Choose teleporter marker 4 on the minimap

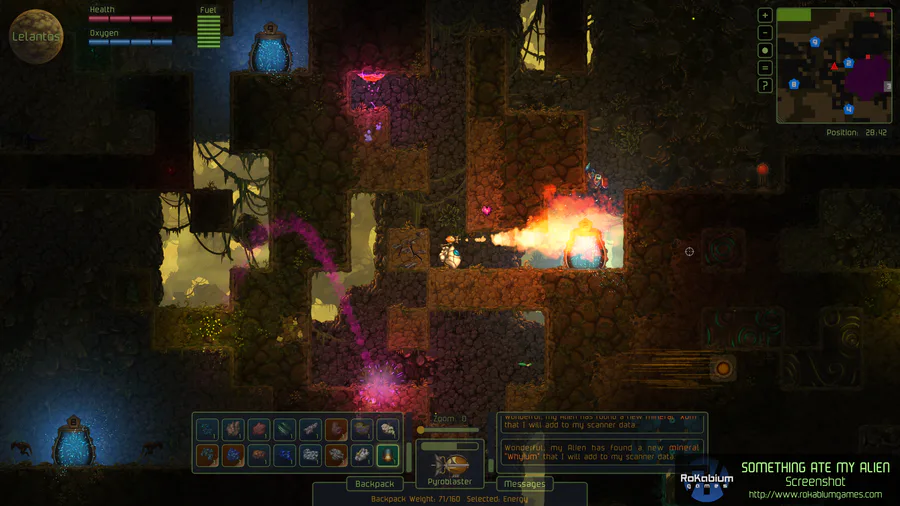pyautogui.click(x=849, y=109)
